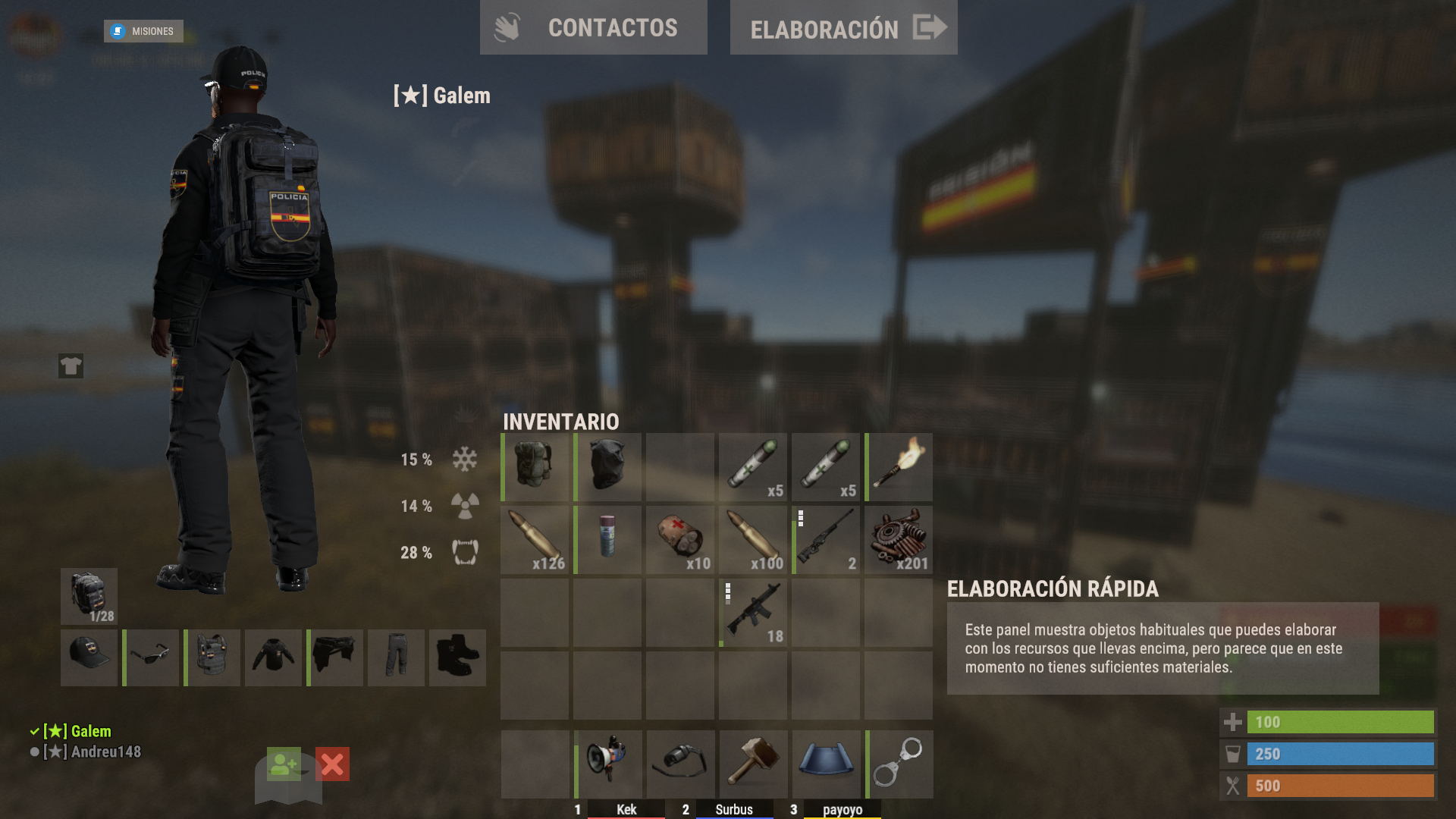Click the snowflake cold status icon
Image resolution: width=1456 pixels, height=819 pixels.
pyautogui.click(x=465, y=460)
